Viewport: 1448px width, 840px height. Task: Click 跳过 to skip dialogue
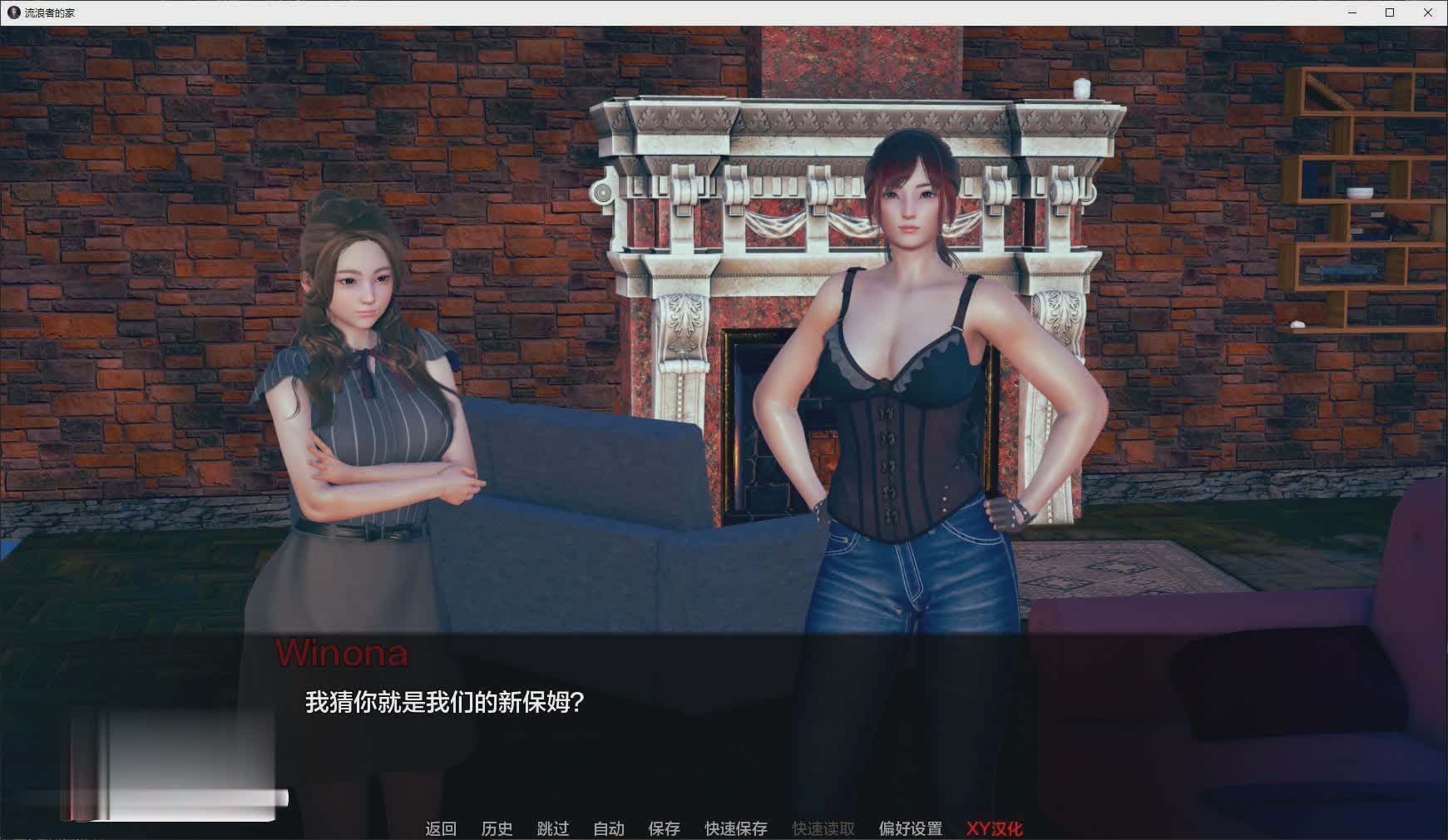[x=552, y=828]
